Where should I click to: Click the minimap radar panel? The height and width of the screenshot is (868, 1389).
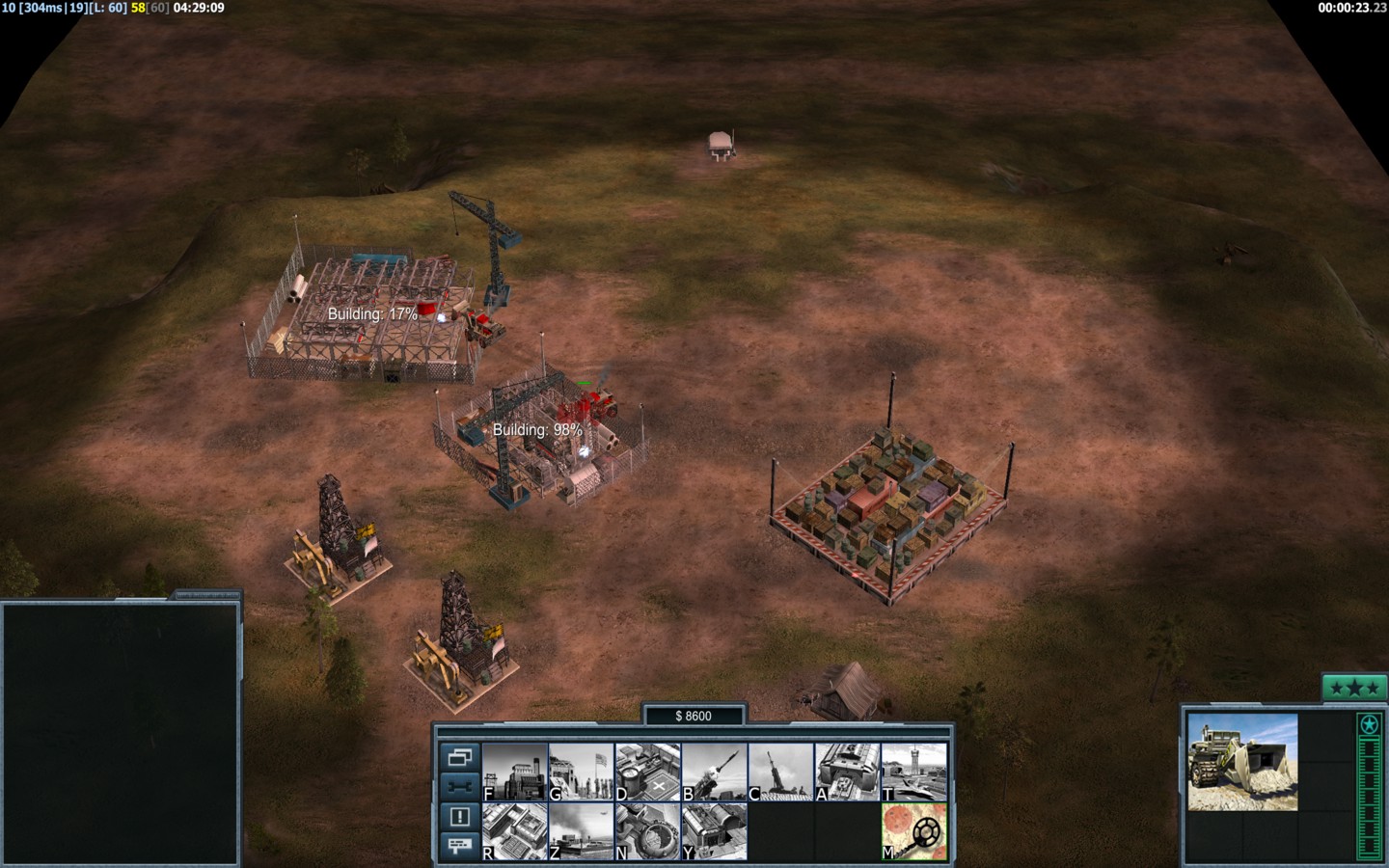point(121,733)
